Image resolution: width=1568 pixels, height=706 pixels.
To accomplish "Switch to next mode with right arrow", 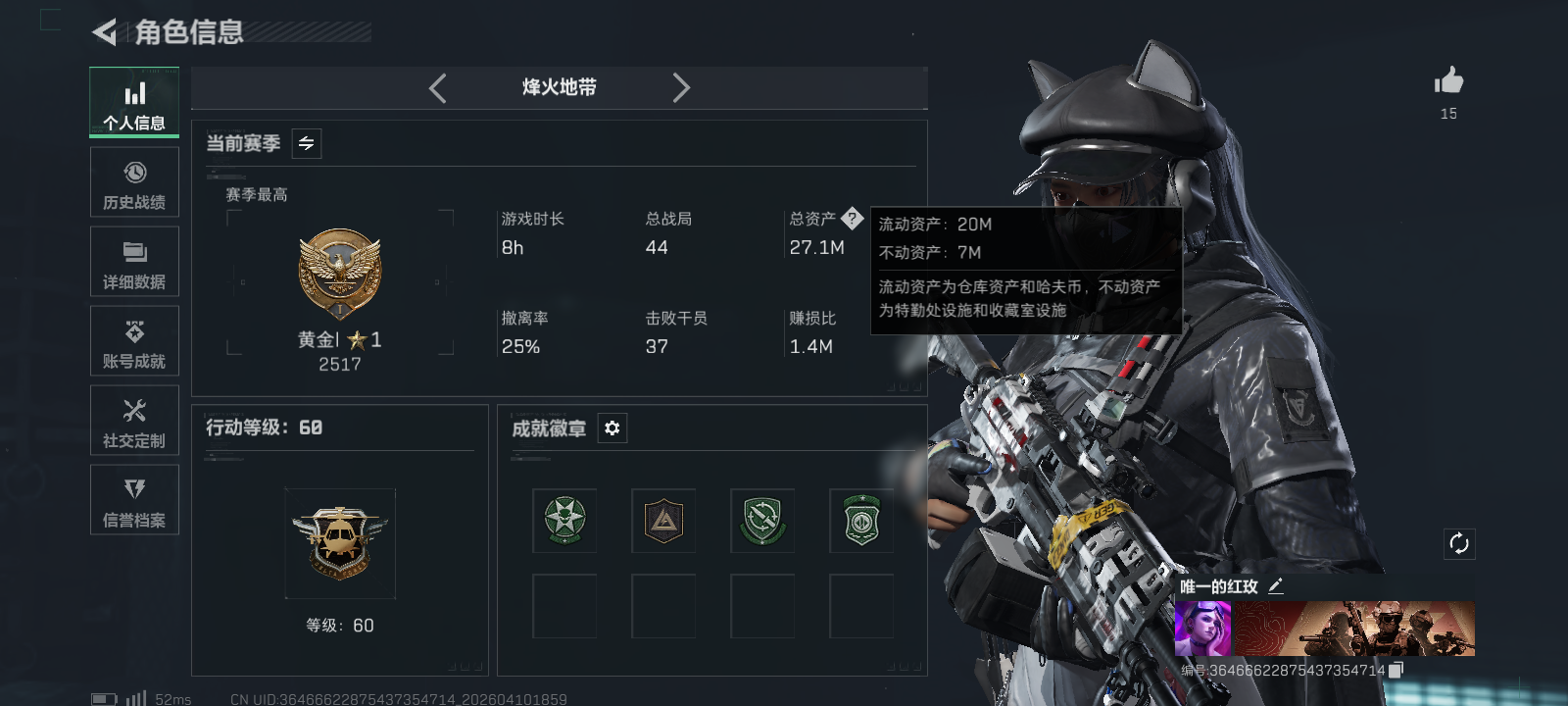I will pyautogui.click(x=682, y=87).
